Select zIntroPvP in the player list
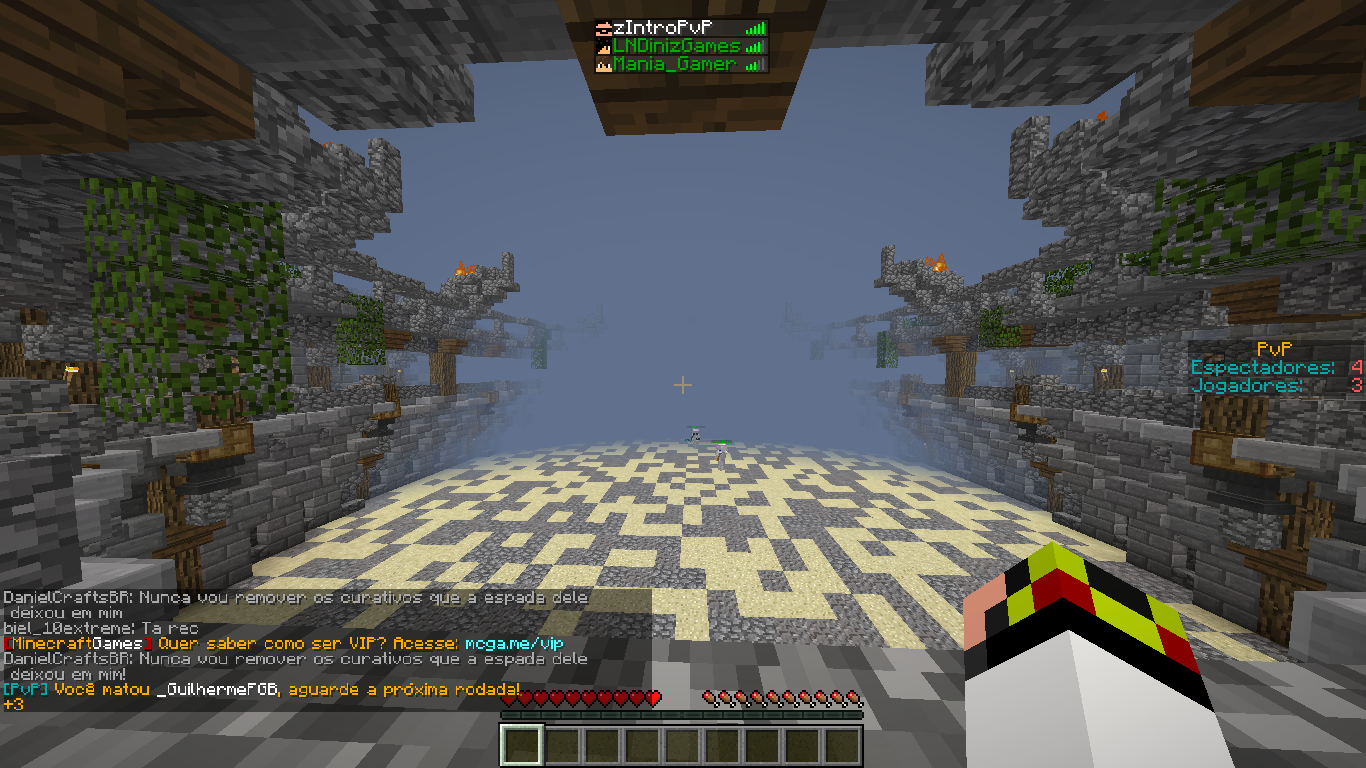1366x768 pixels. pyautogui.click(x=680, y=29)
